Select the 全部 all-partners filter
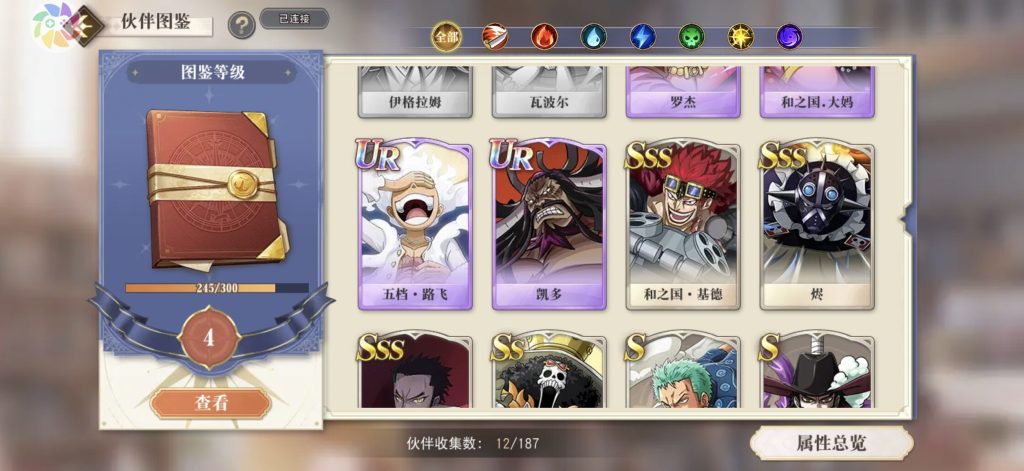The width and height of the screenshot is (1024, 471). (446, 37)
